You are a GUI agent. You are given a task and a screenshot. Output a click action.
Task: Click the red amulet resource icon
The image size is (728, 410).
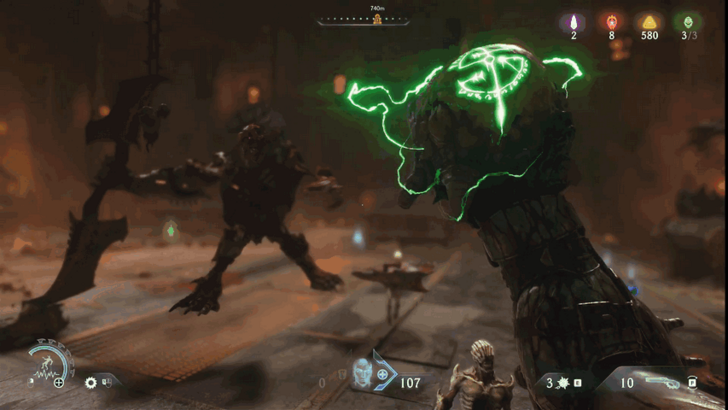[x=611, y=21]
